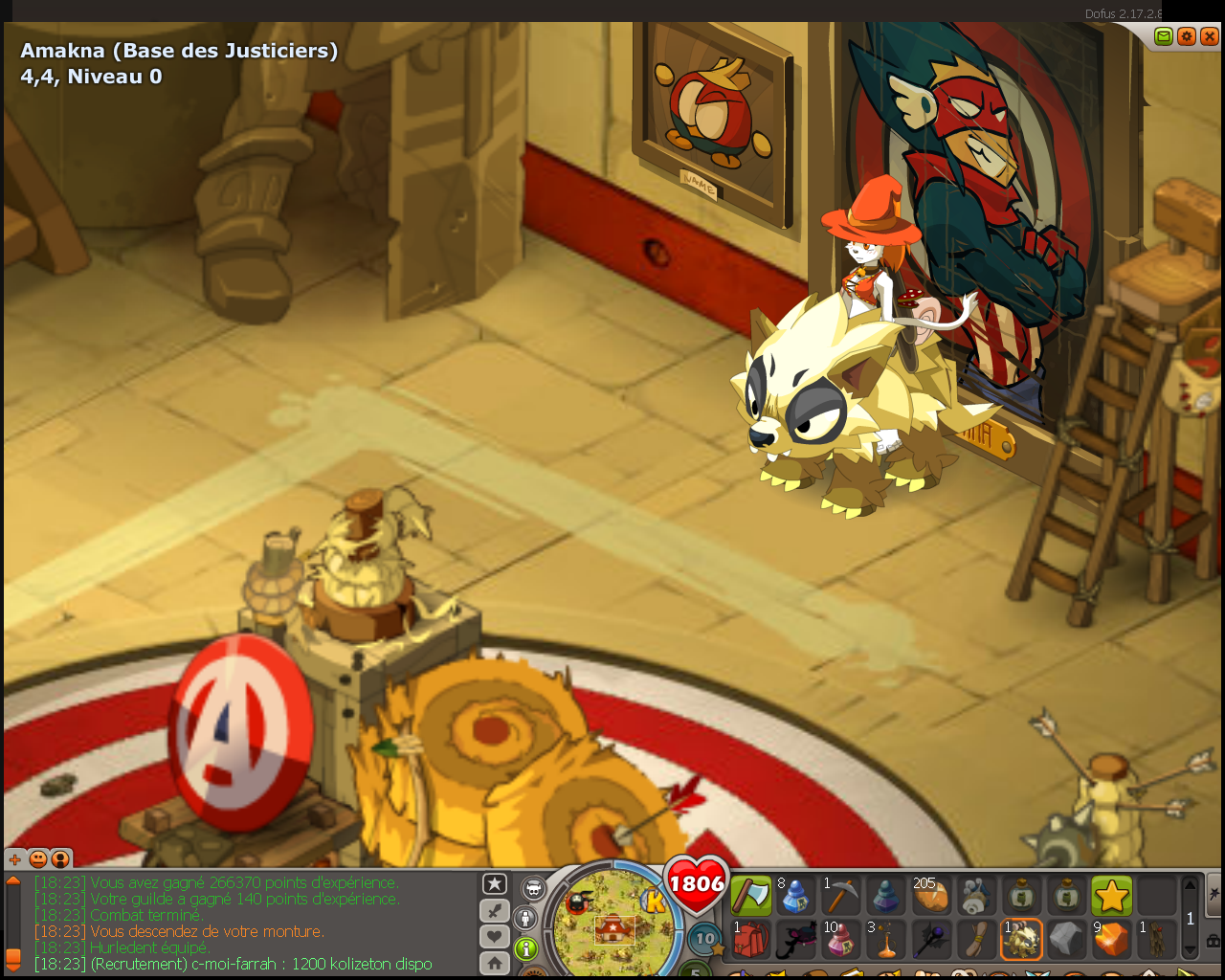Screen dimensions: 1225x980
Task: Use the bread item with count 205
Action: coord(930,897)
